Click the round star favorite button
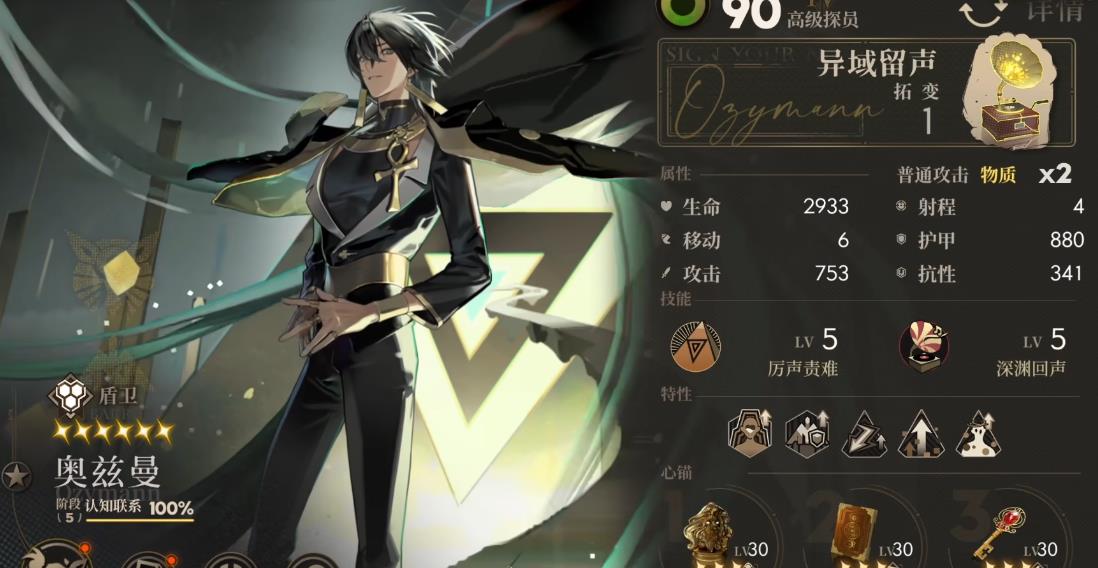Image resolution: width=1098 pixels, height=568 pixels. click(x=14, y=477)
